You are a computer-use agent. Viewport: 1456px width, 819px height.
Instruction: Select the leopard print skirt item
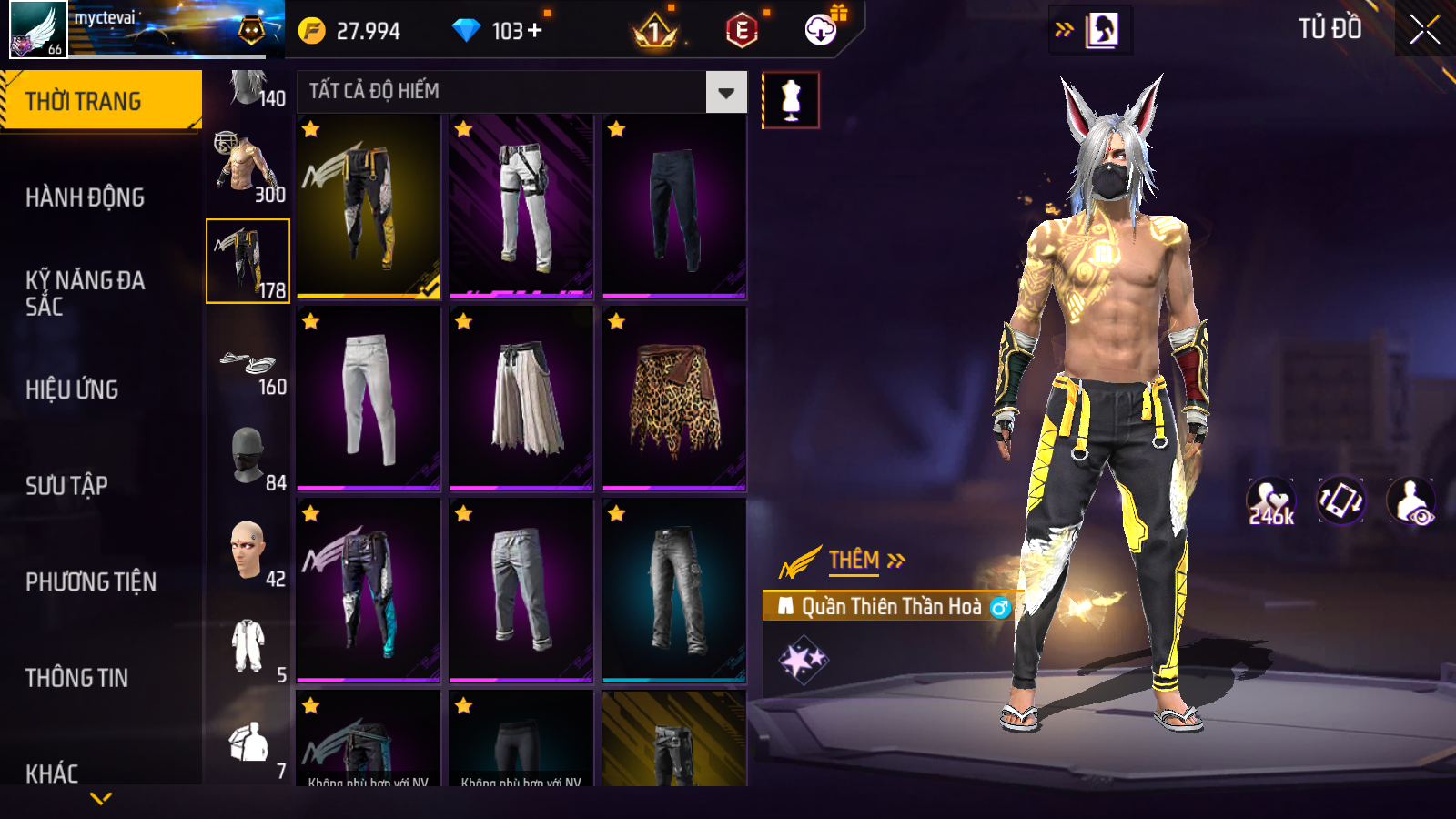tap(673, 399)
